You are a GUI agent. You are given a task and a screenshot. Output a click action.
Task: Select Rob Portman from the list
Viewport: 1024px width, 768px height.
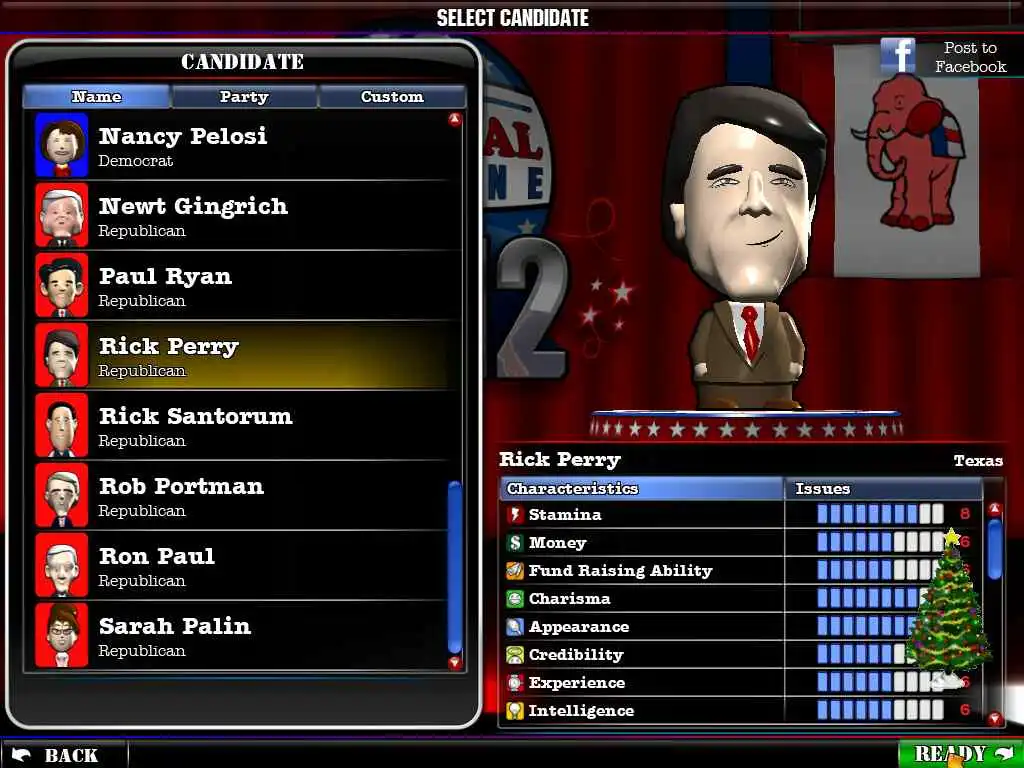(240, 496)
